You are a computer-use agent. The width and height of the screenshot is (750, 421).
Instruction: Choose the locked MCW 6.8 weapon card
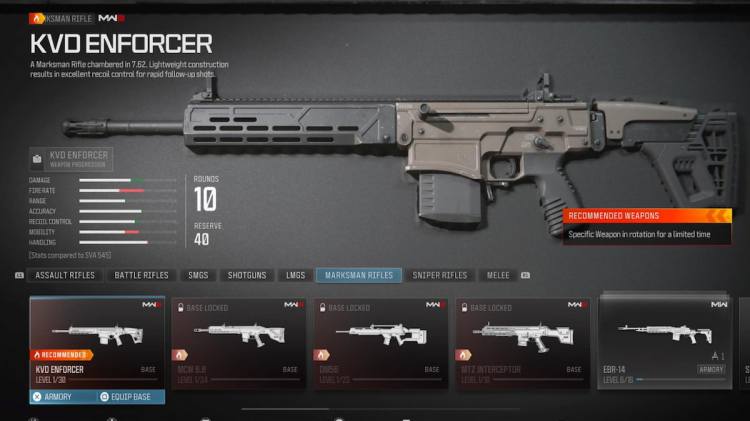[x=238, y=340]
